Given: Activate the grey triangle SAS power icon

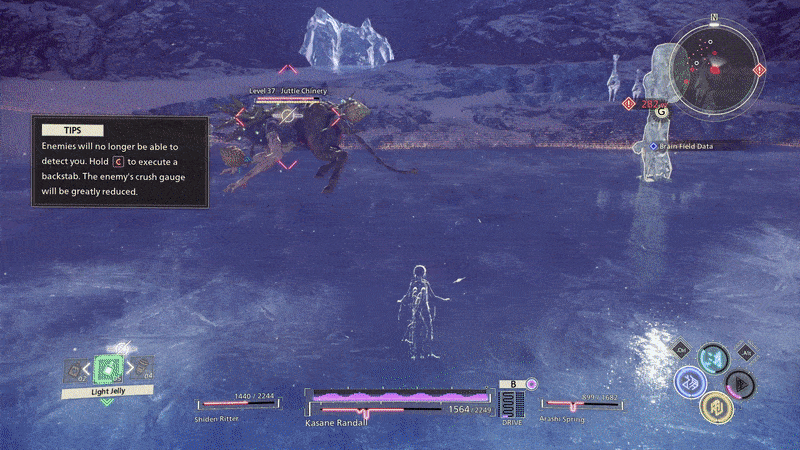Looking at the screenshot, I should tap(739, 382).
